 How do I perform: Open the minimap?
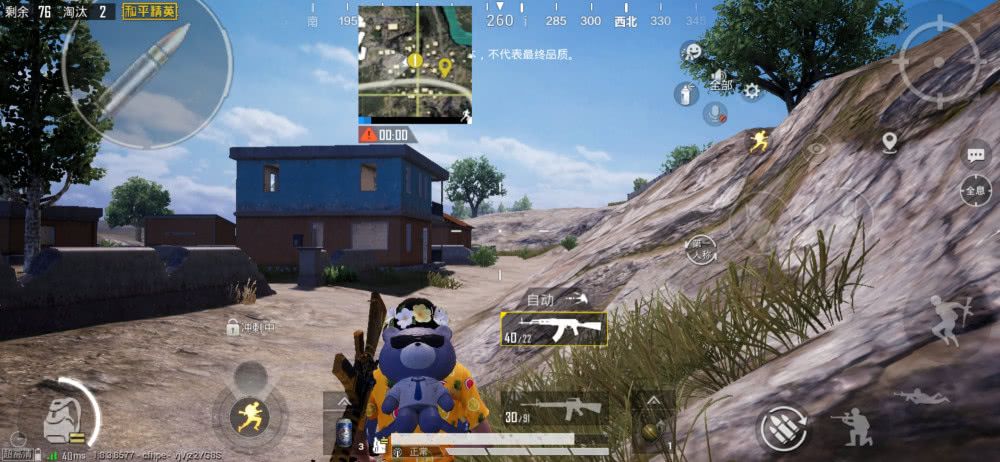(414, 64)
